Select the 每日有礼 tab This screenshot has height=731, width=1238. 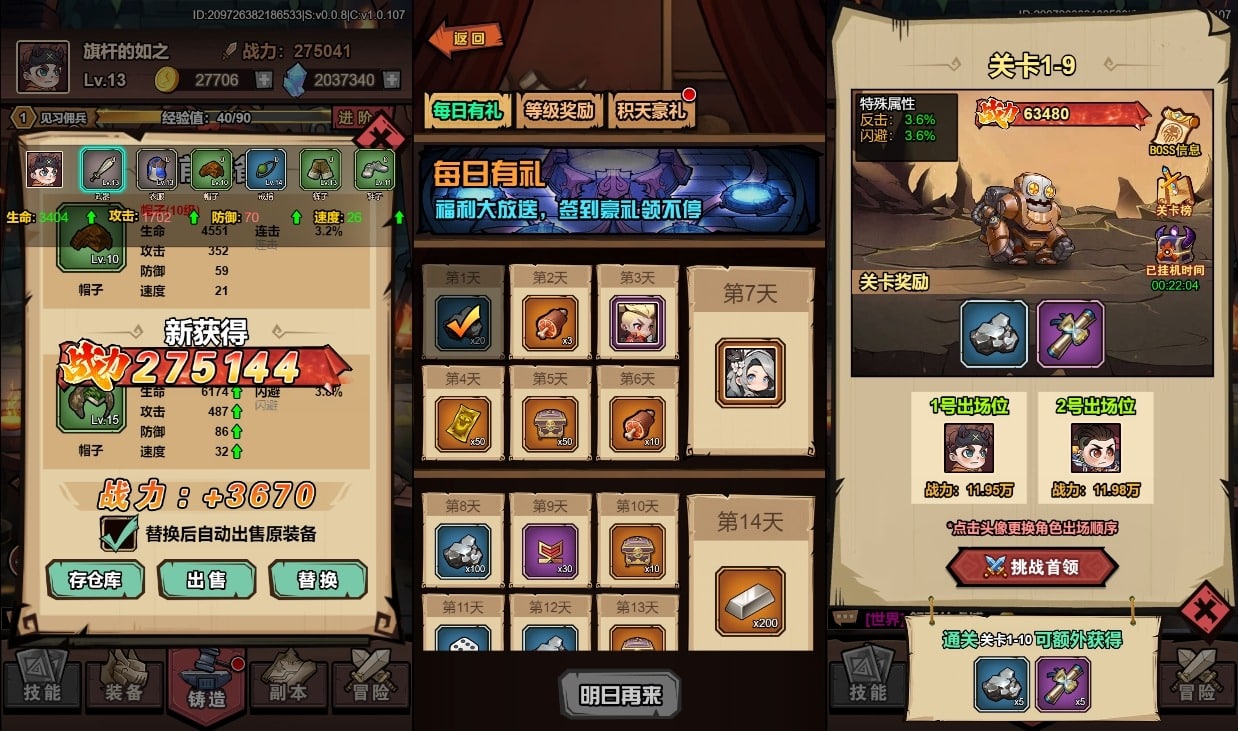tap(468, 110)
